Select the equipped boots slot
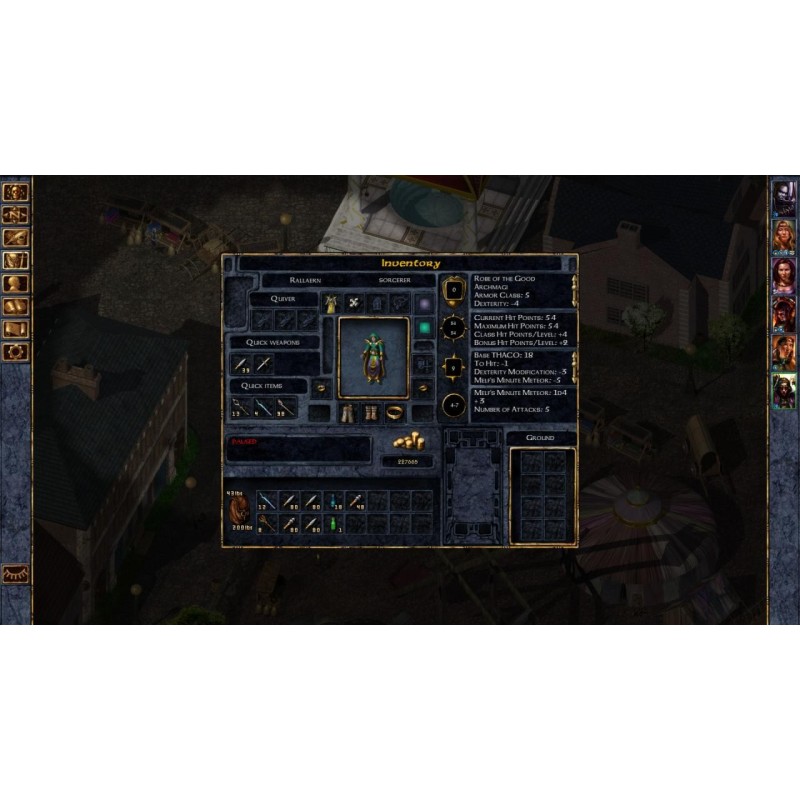This screenshot has width=800, height=800. click(x=372, y=412)
